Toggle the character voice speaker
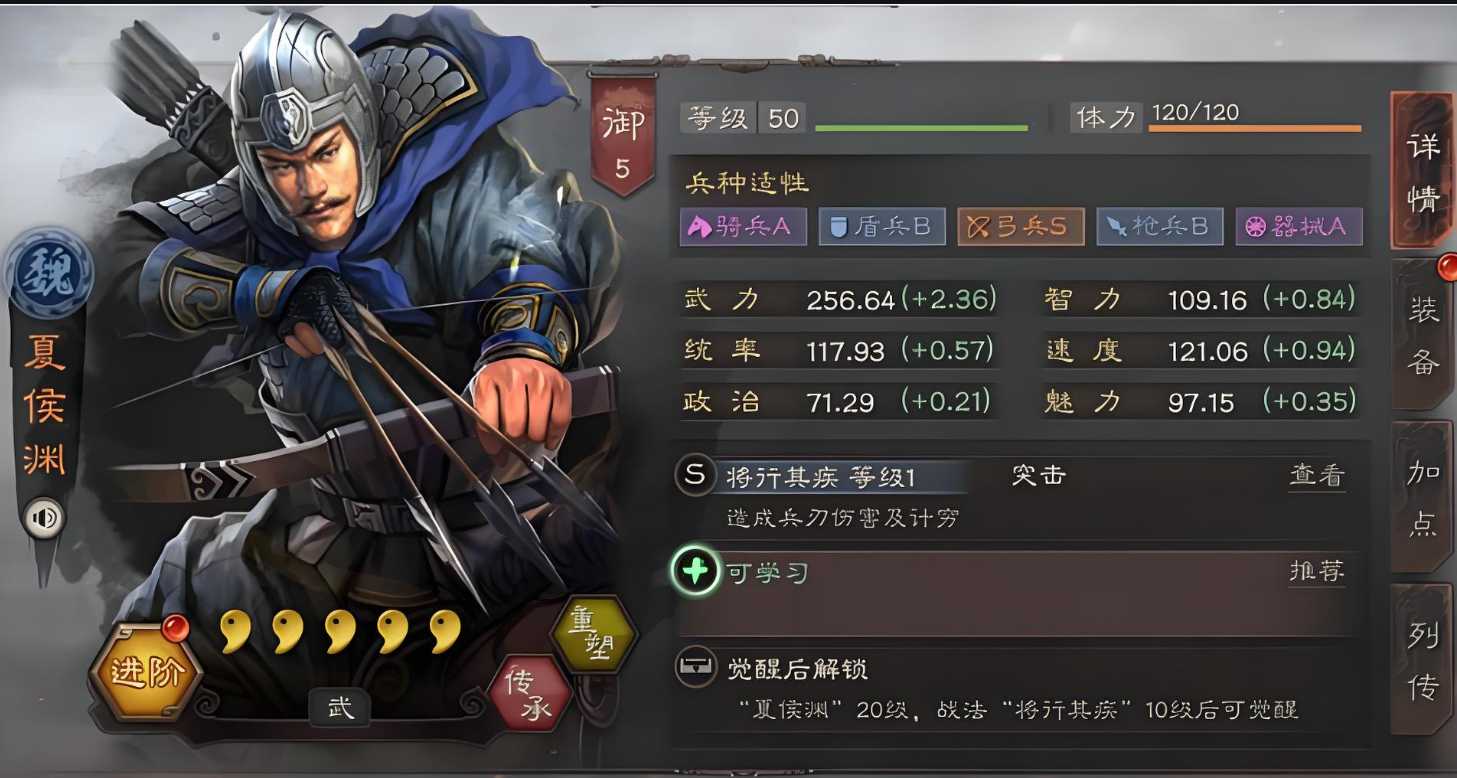The width and height of the screenshot is (1457, 778). coord(42,518)
